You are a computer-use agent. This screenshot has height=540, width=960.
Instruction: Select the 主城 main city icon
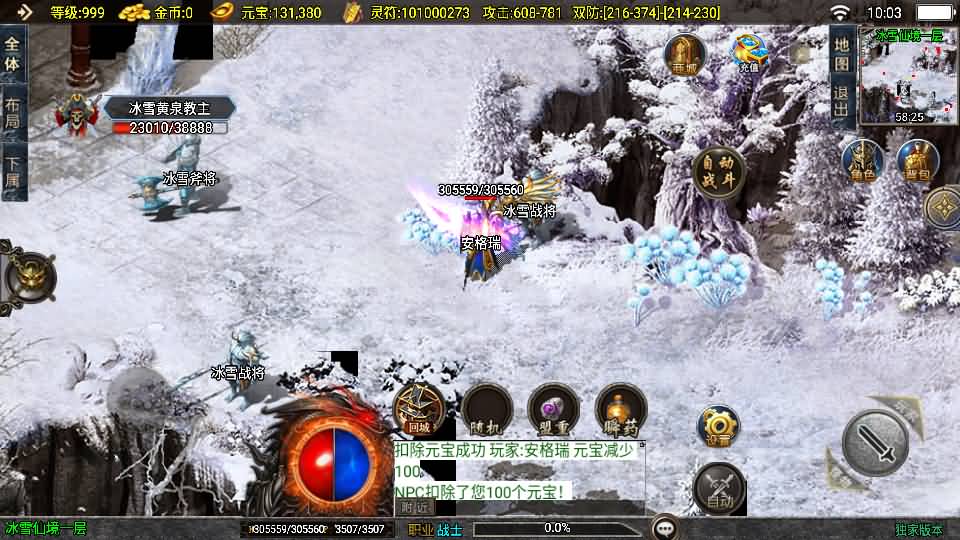tap(685, 54)
